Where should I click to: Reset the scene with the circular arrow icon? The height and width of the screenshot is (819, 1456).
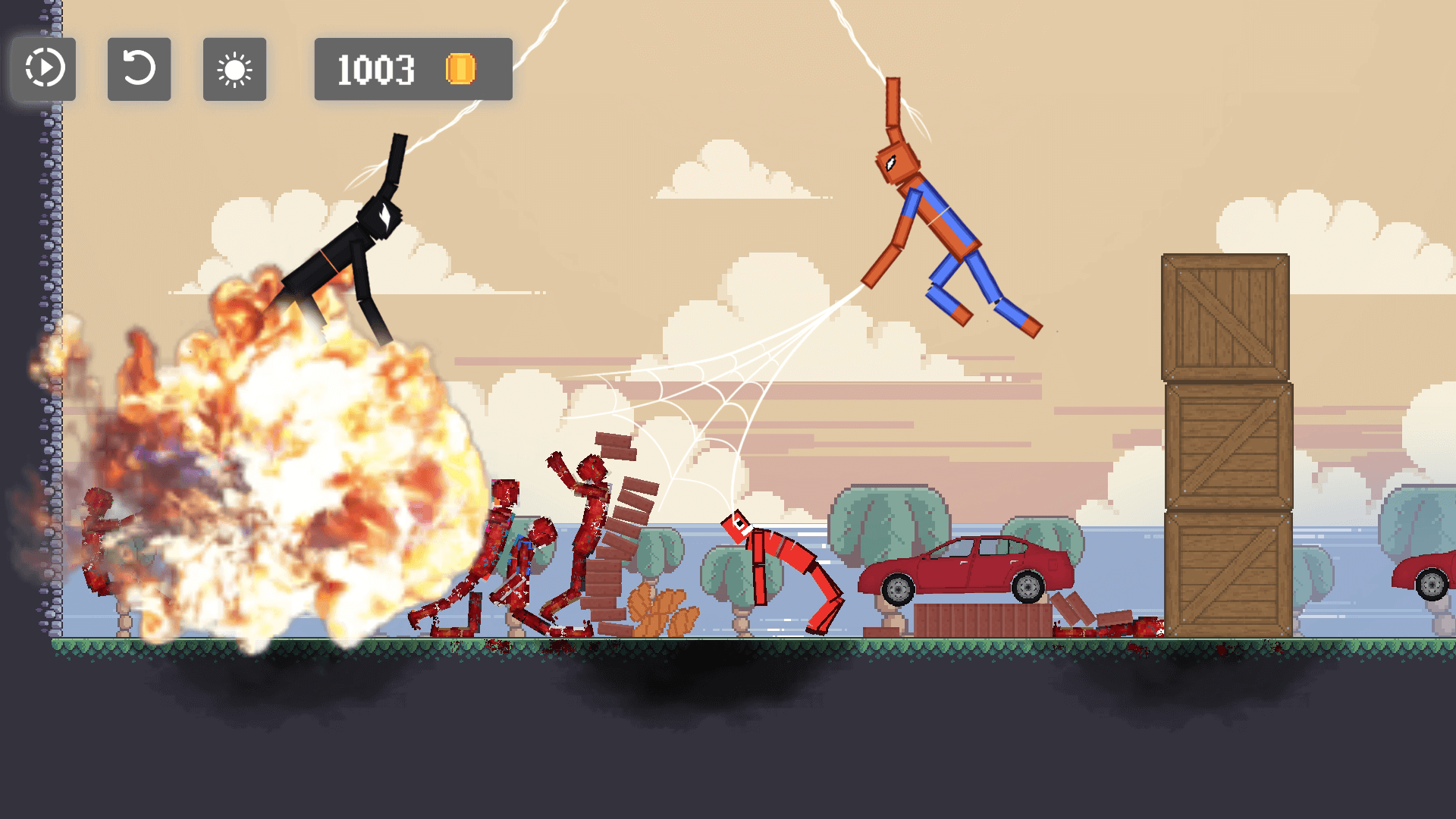(x=139, y=71)
